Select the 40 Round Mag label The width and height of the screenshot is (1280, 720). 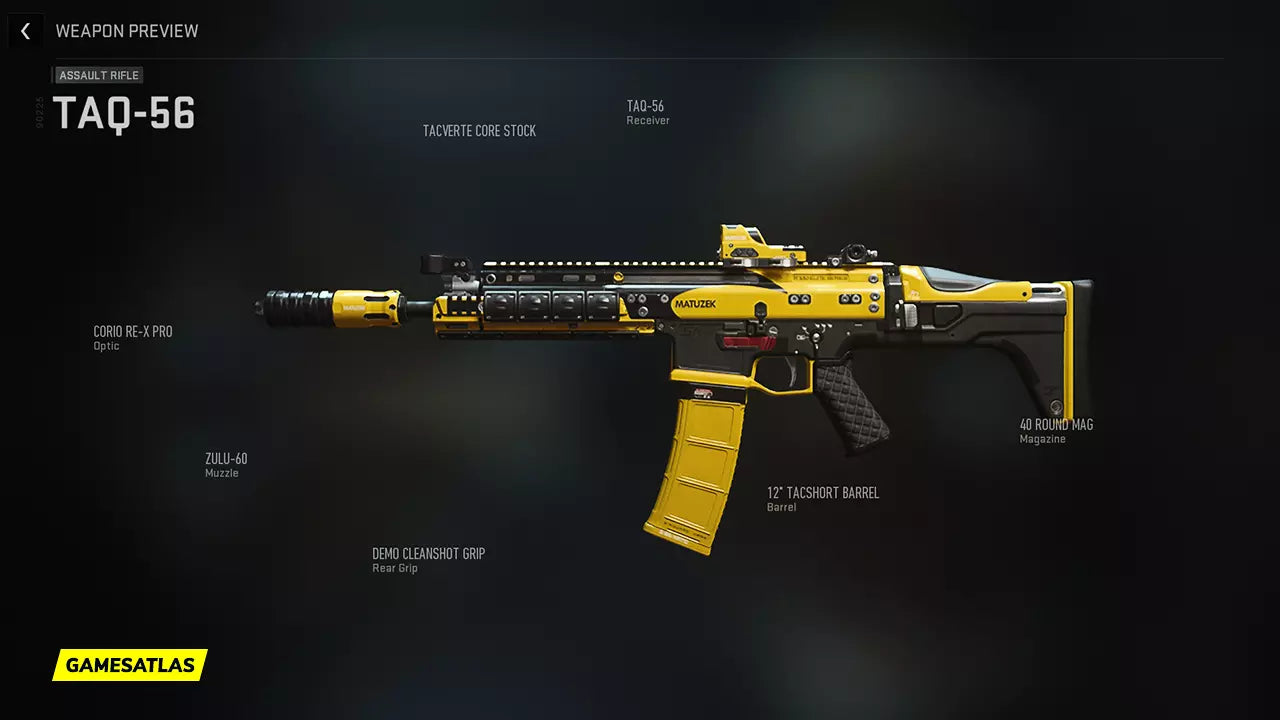click(1056, 430)
